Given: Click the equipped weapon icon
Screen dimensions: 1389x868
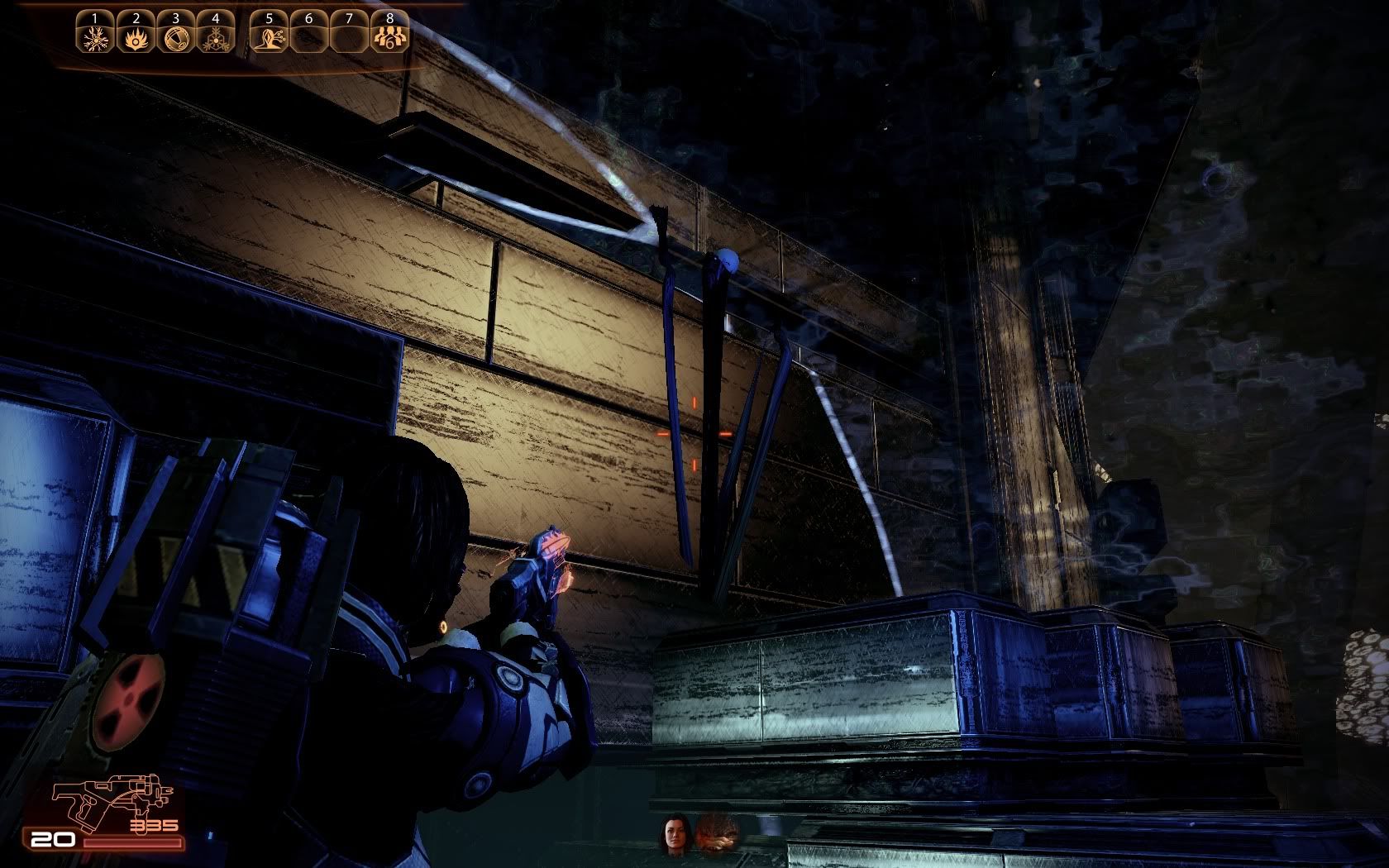Looking at the screenshot, I should 112,798.
